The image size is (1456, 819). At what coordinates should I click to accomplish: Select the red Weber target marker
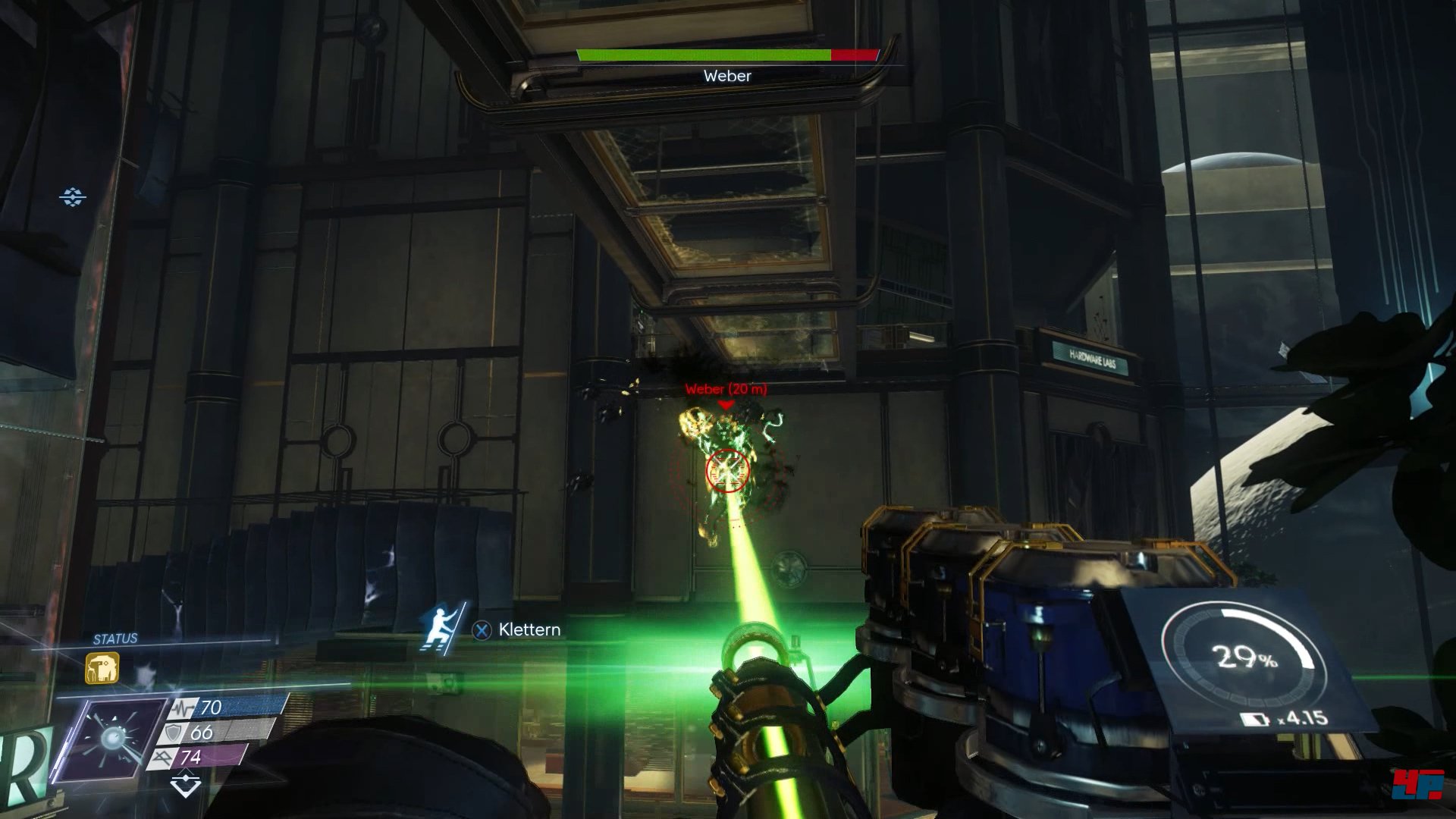726,406
